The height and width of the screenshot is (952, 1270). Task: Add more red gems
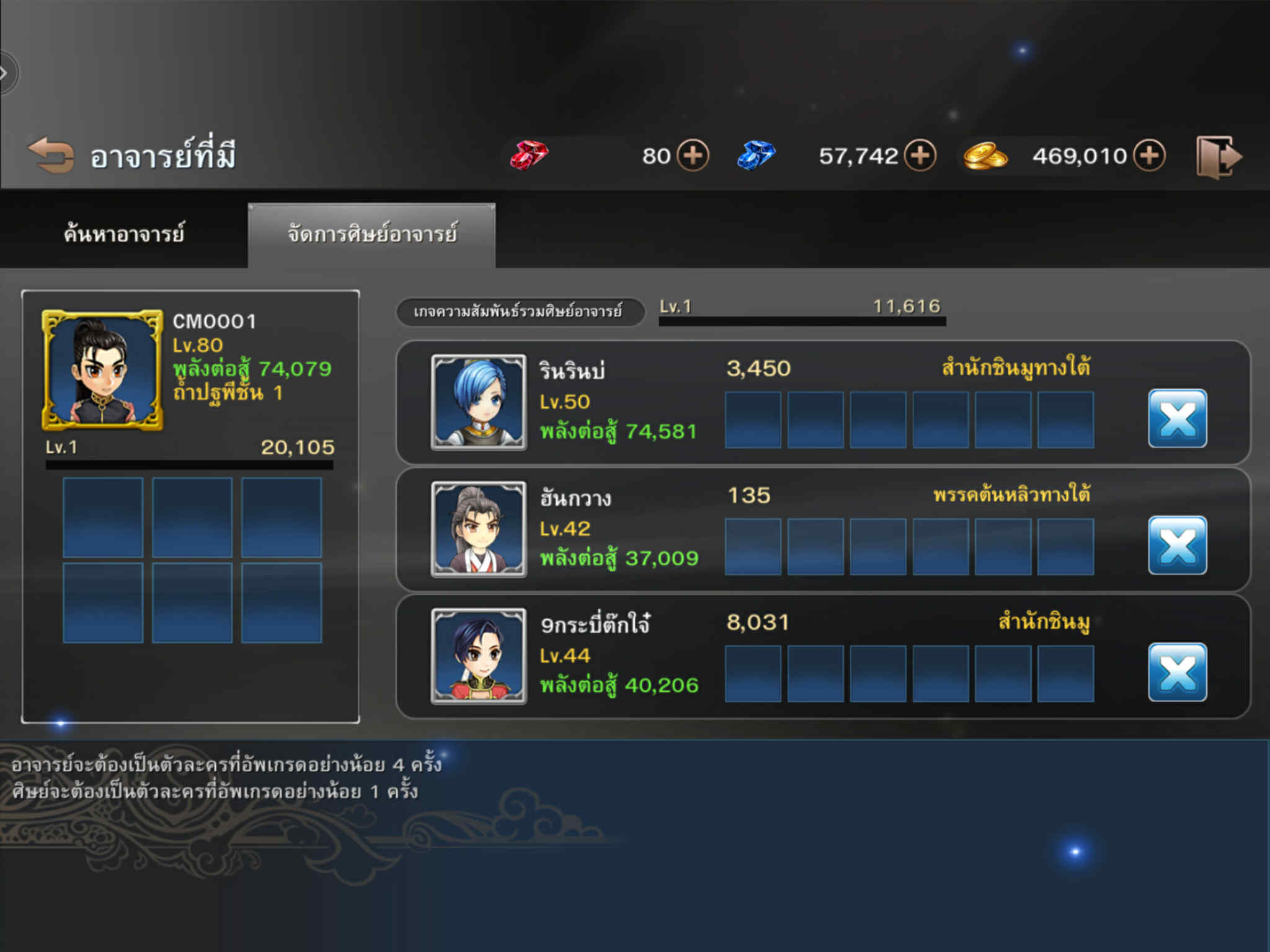692,155
